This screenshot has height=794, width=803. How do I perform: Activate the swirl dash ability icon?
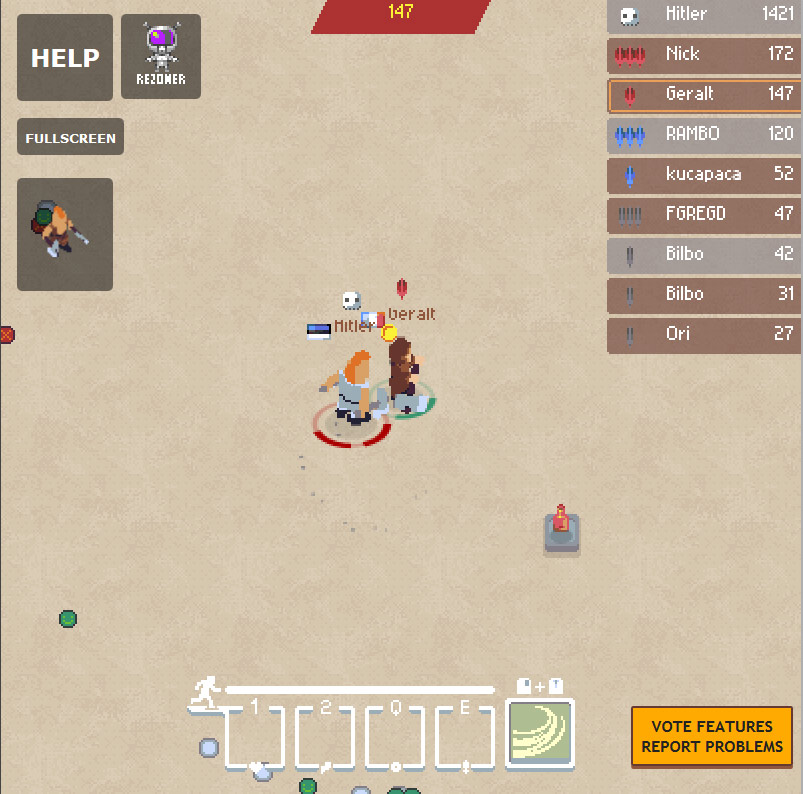pos(540,733)
